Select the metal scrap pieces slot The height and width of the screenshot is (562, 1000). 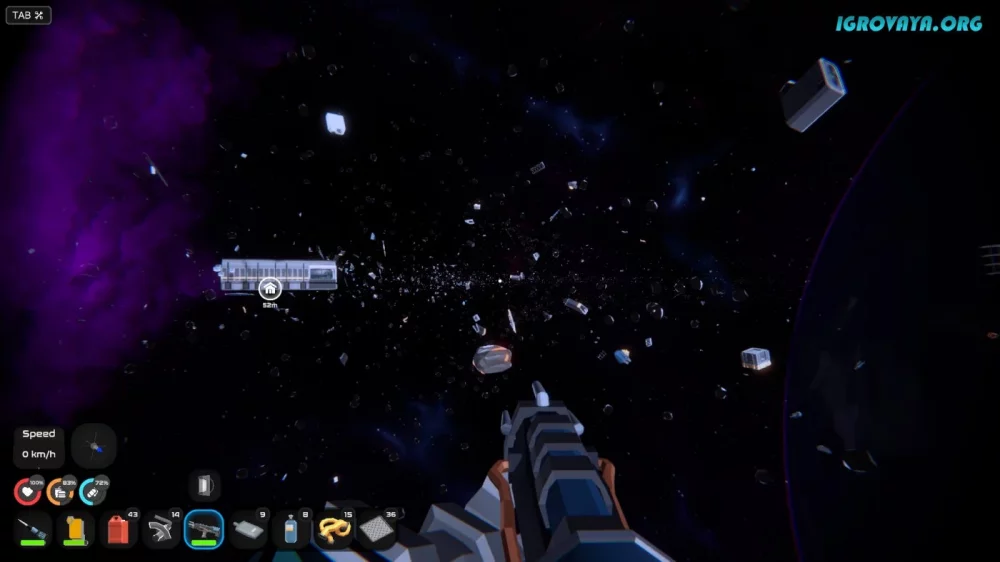click(x=161, y=529)
